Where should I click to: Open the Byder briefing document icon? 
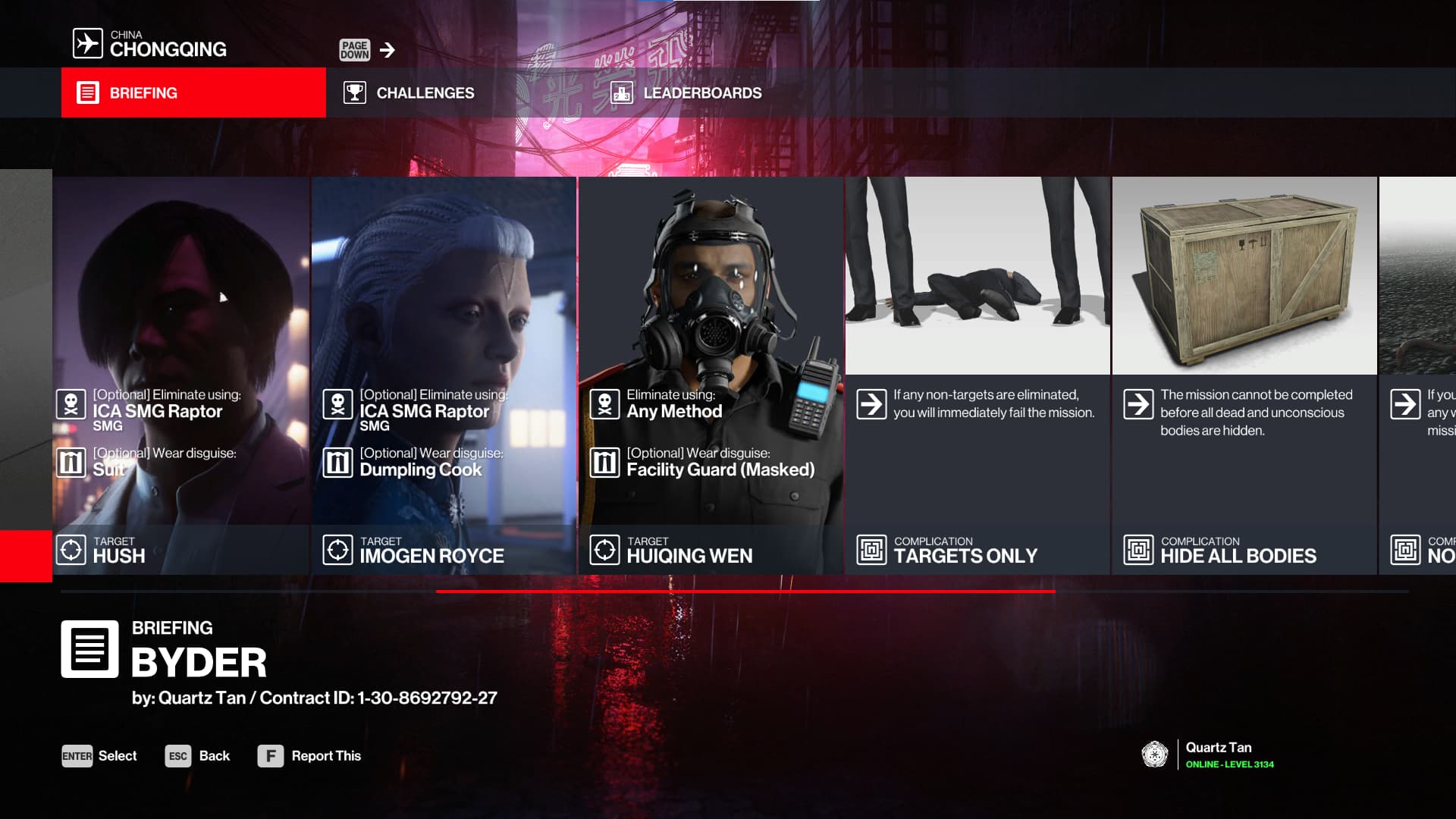click(x=89, y=649)
